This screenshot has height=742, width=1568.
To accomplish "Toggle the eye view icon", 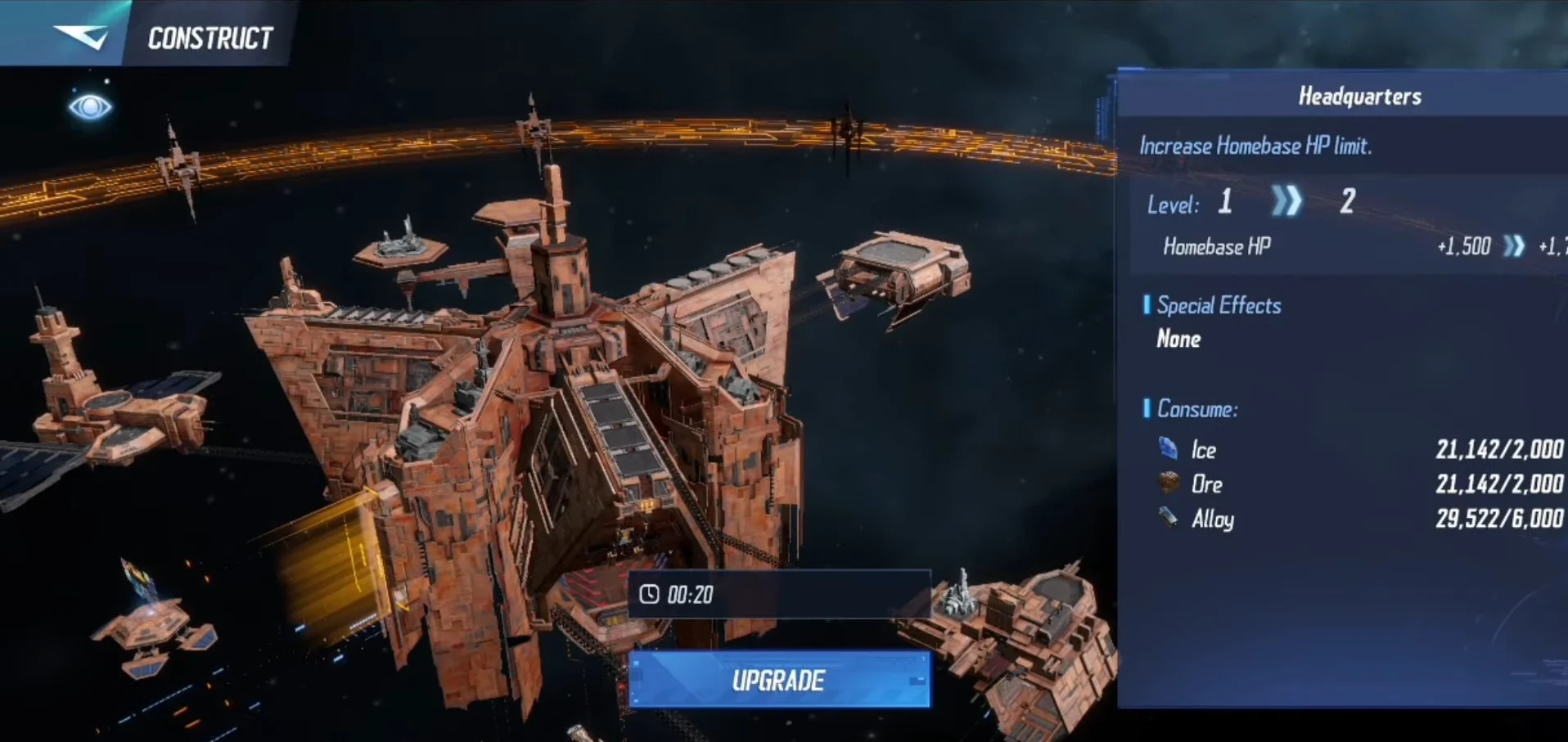I will click(x=90, y=106).
